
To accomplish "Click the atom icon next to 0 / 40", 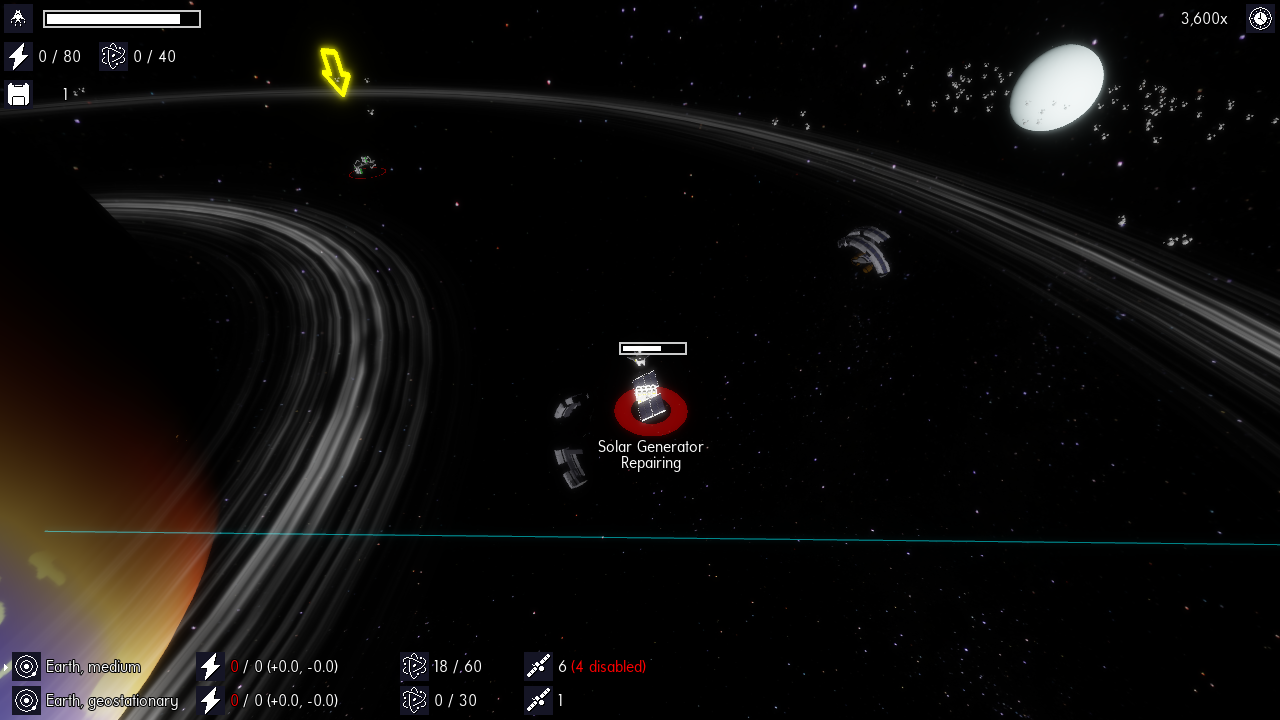I will click(113, 57).
